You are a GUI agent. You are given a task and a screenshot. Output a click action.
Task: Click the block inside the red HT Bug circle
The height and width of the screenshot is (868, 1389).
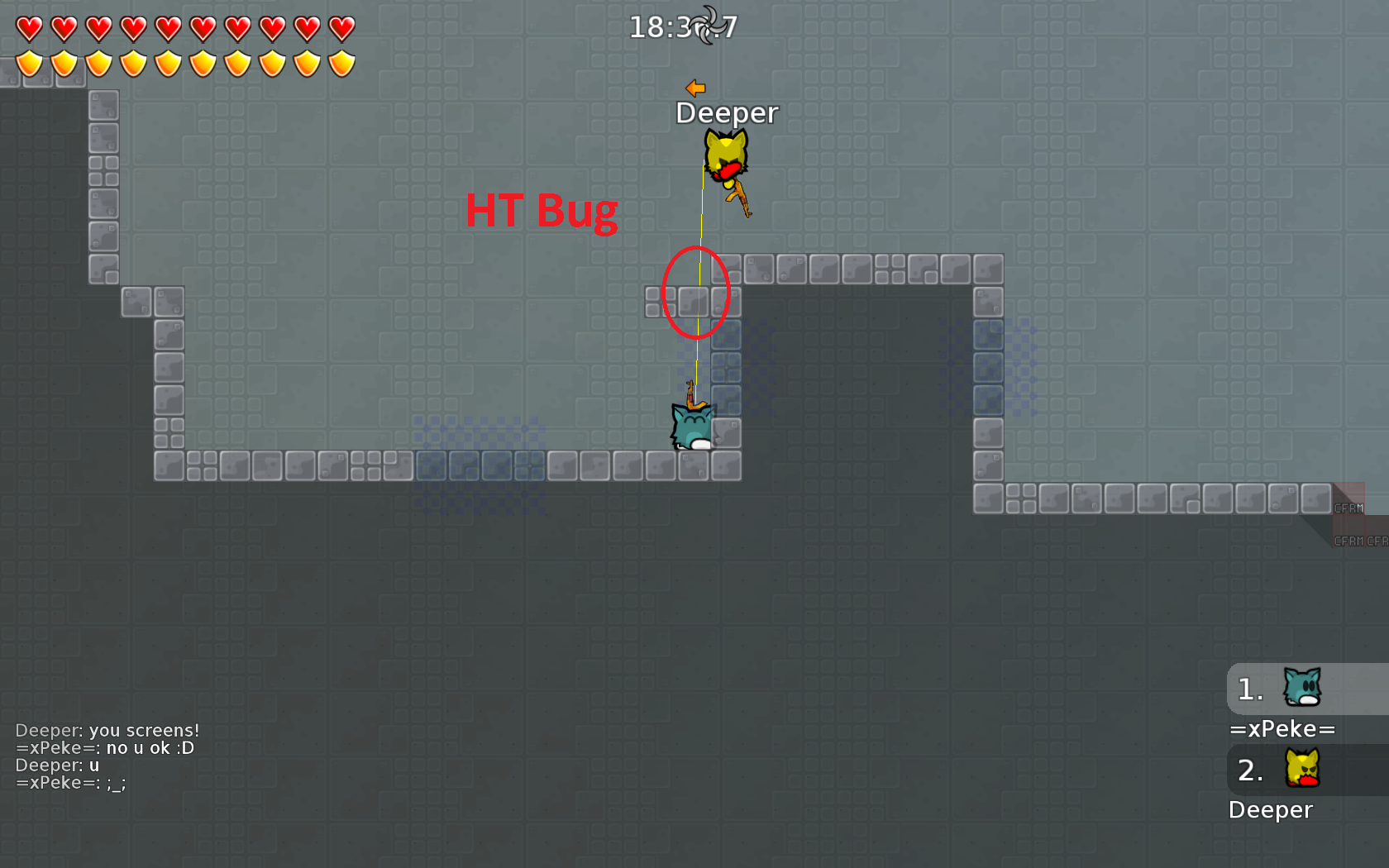tap(694, 303)
